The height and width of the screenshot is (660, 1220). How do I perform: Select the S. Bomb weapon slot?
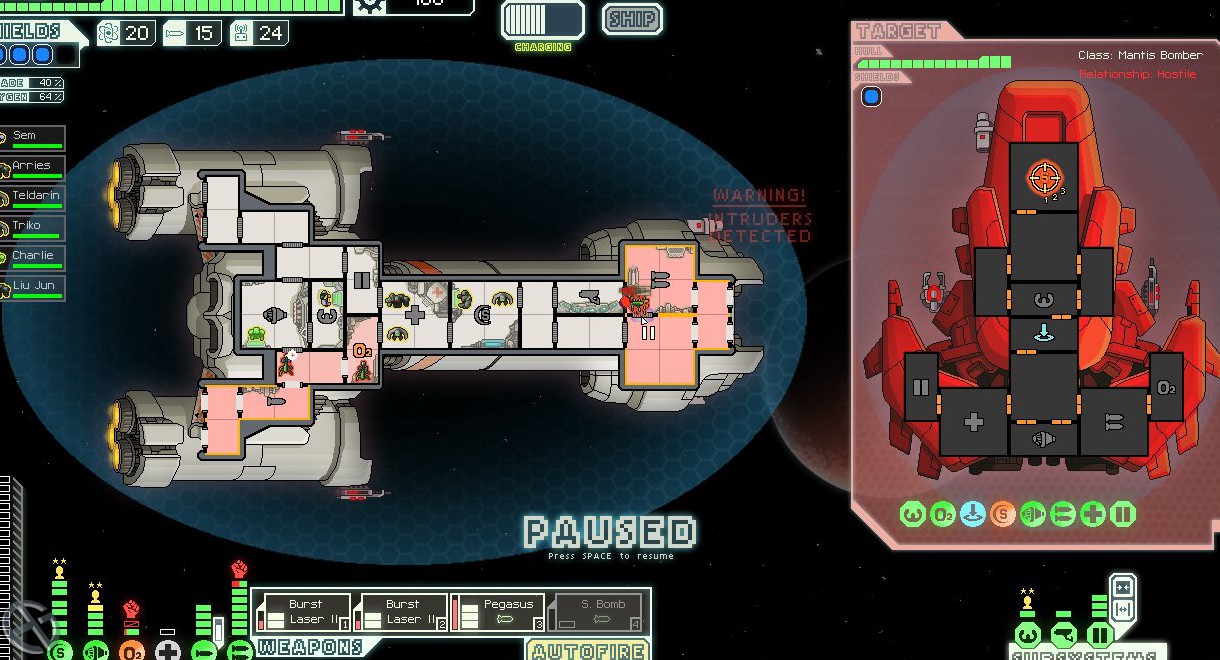click(596, 612)
